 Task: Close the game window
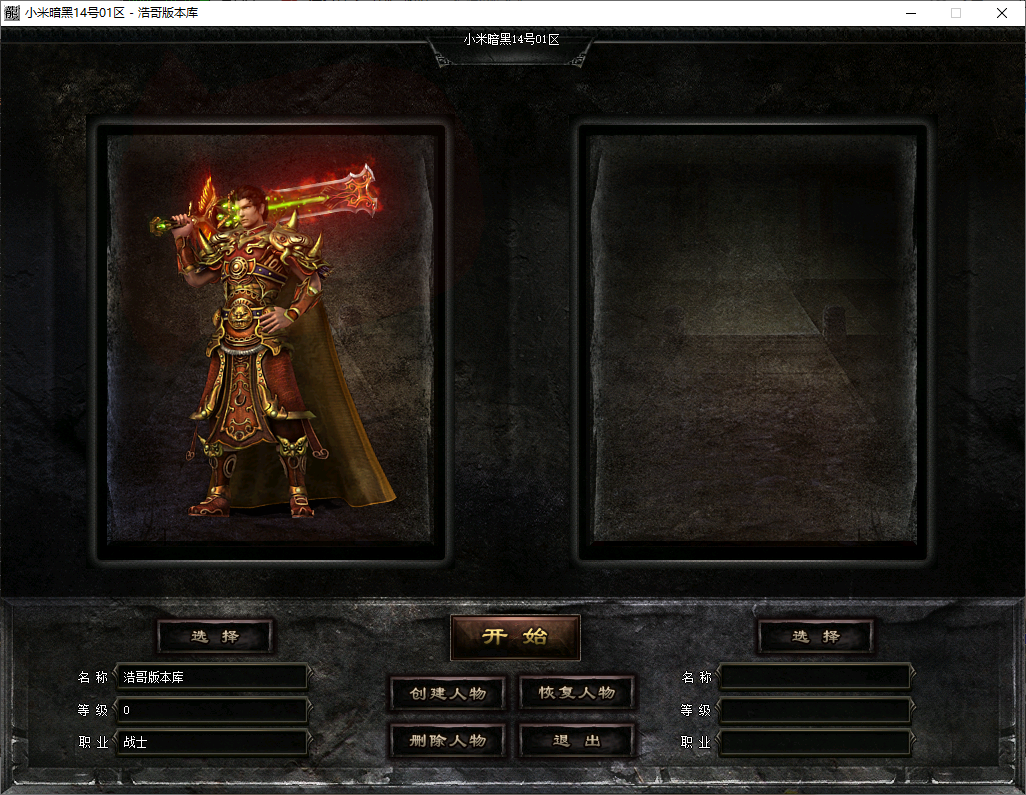click(1002, 13)
